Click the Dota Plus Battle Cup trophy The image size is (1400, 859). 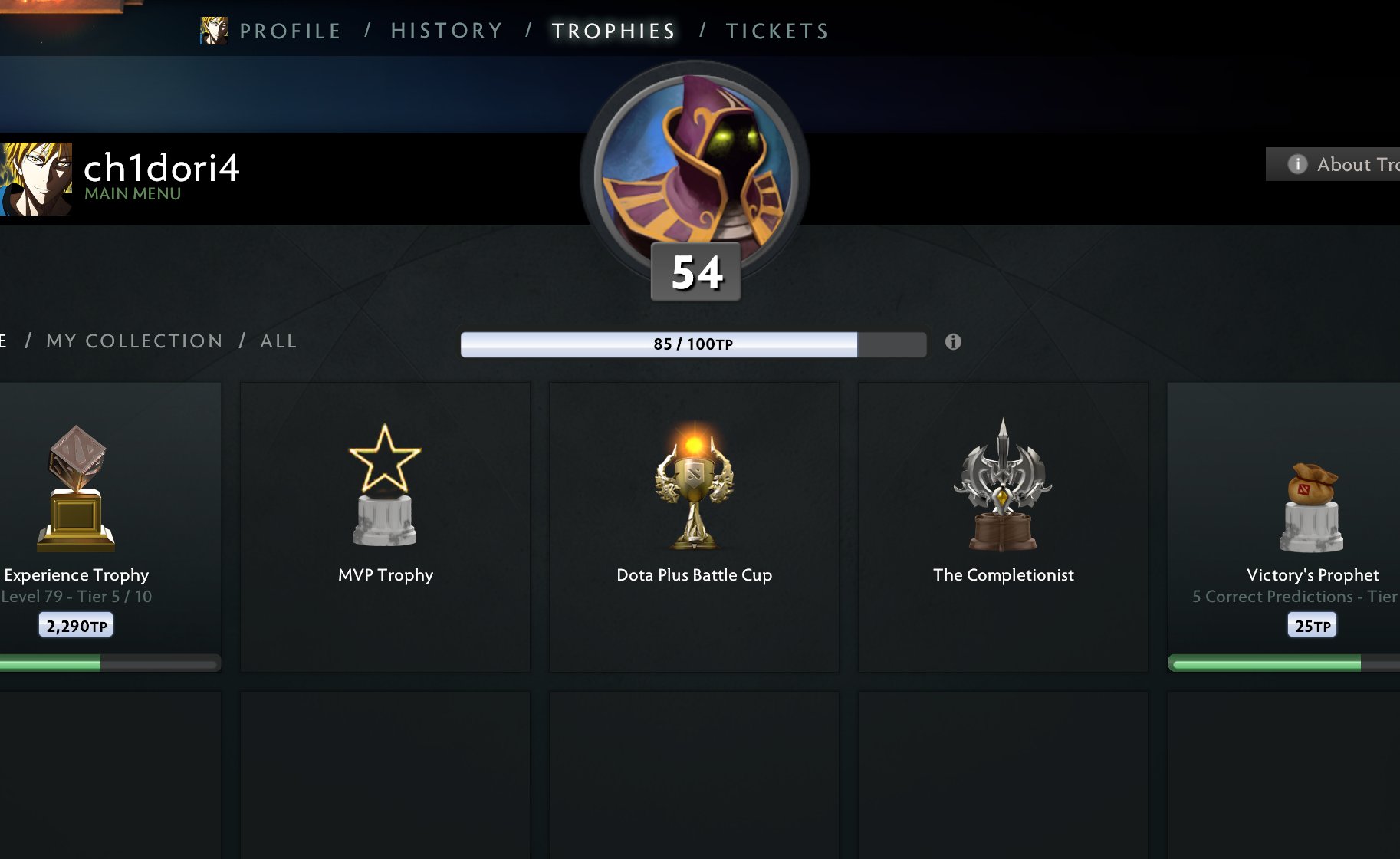694,483
